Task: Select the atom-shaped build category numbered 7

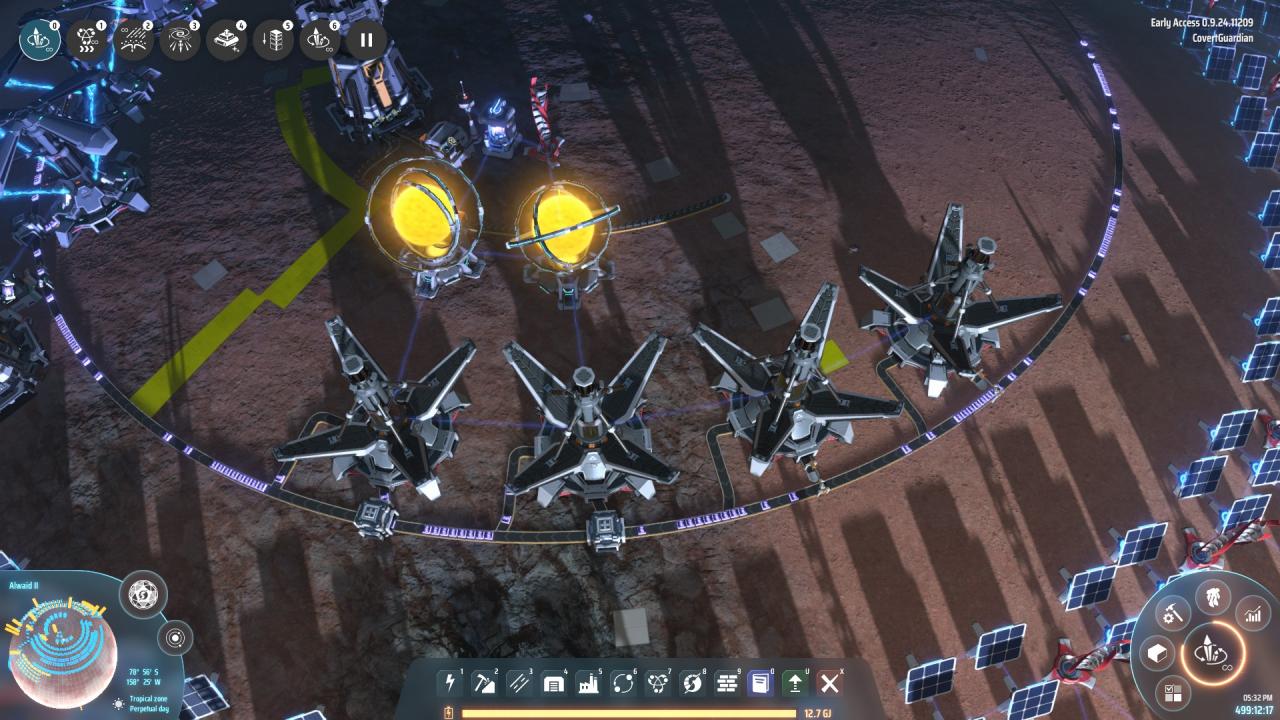Action: click(x=657, y=683)
